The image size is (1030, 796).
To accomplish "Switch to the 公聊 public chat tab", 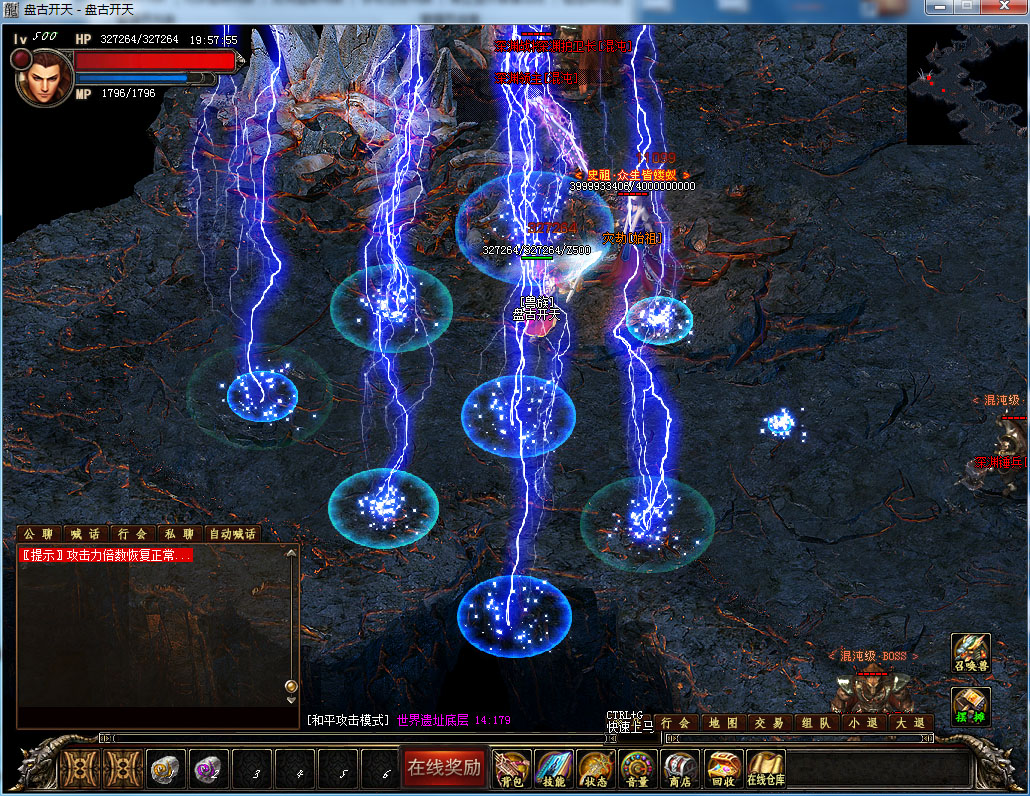I will pyautogui.click(x=39, y=534).
